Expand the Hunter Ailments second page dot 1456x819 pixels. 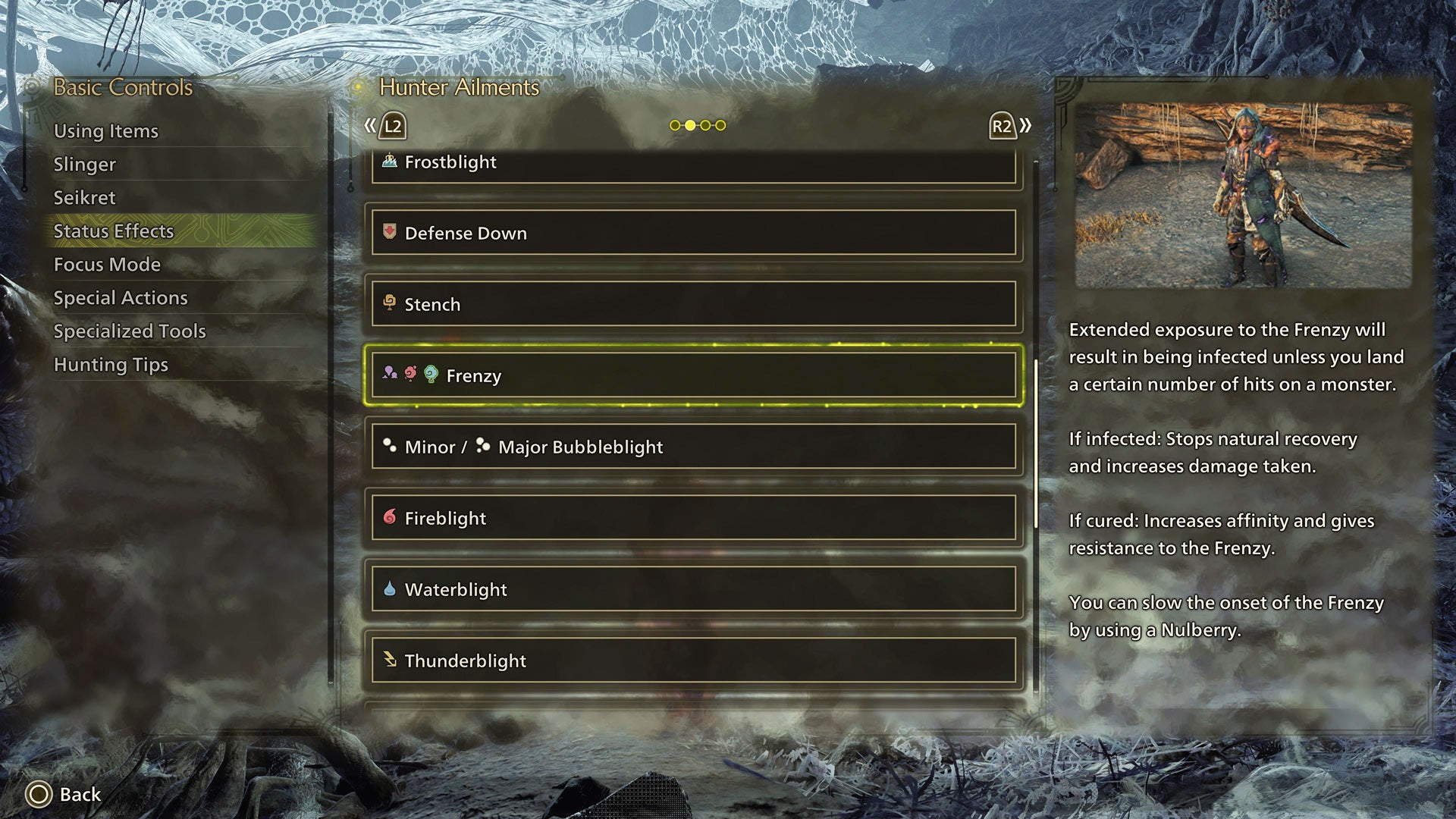tap(691, 125)
